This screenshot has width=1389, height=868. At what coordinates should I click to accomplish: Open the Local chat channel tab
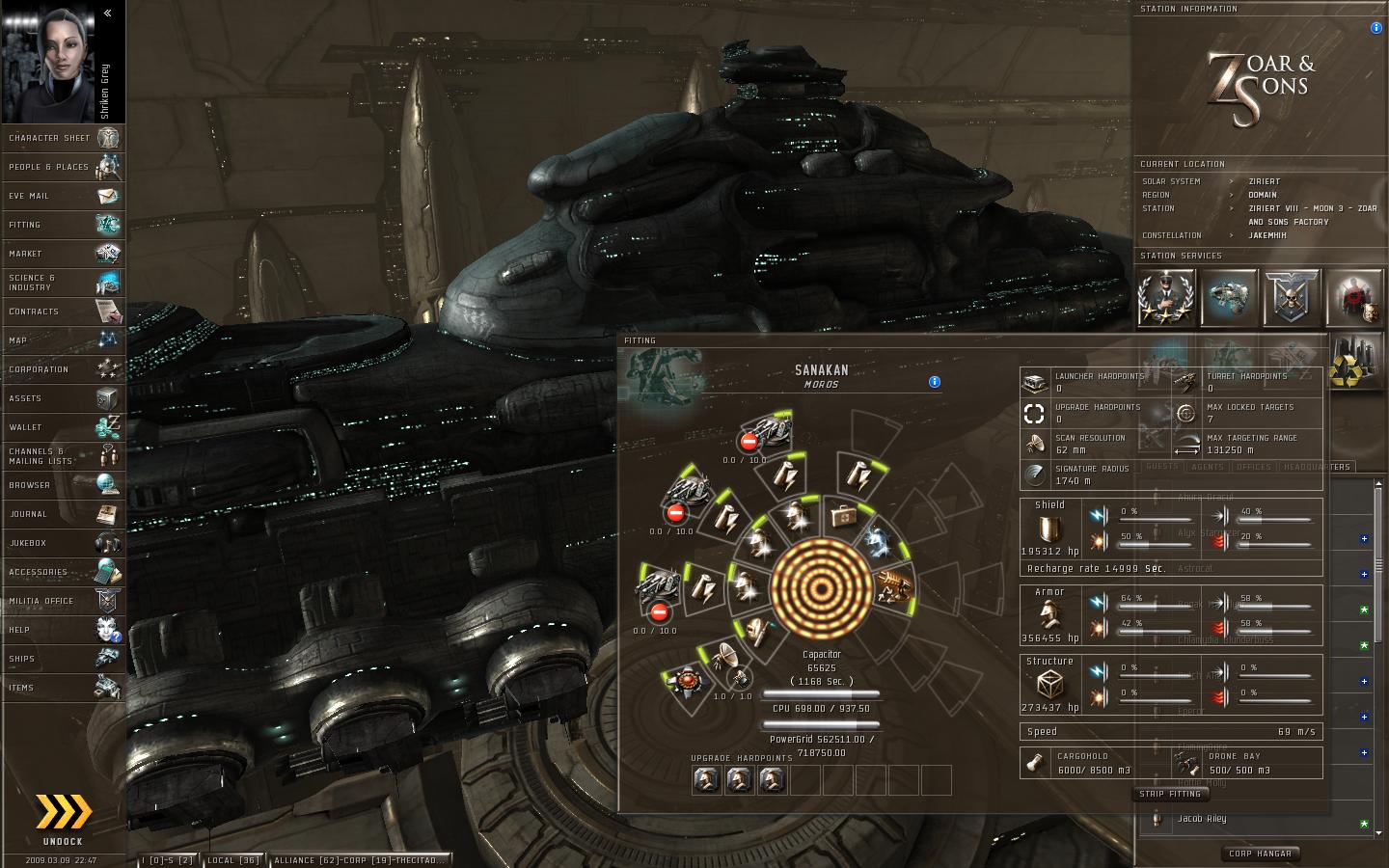click(232, 860)
